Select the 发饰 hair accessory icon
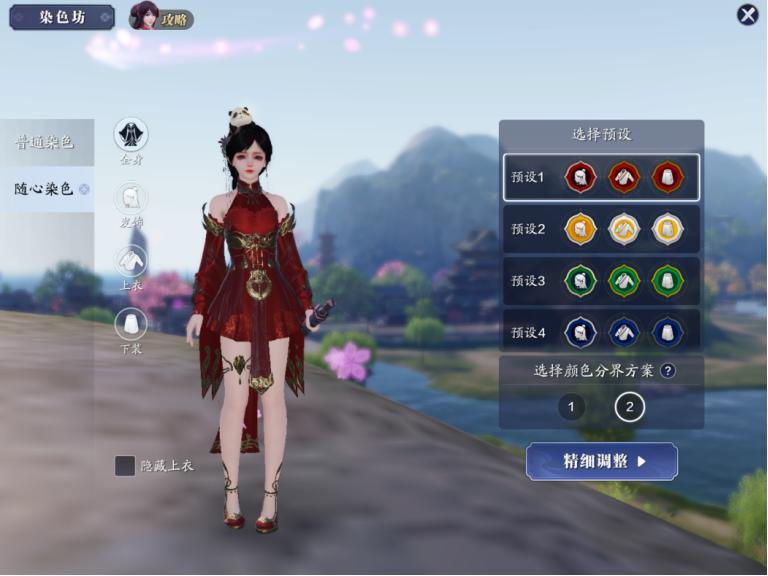 point(131,198)
